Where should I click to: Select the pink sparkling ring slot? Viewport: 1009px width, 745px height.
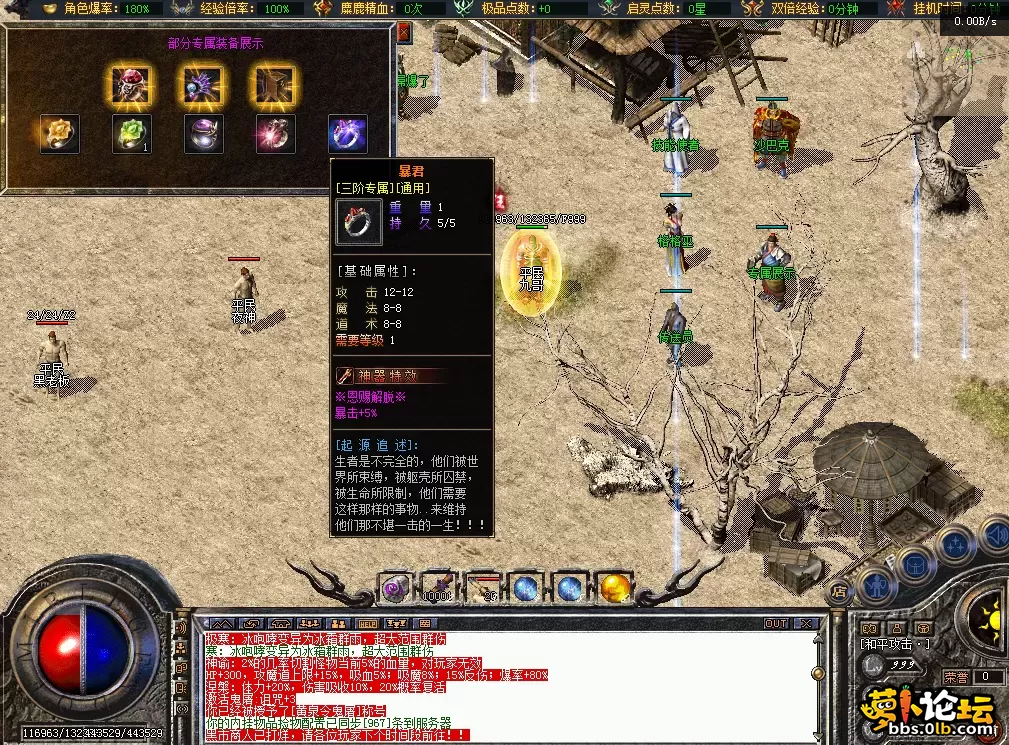click(275, 134)
